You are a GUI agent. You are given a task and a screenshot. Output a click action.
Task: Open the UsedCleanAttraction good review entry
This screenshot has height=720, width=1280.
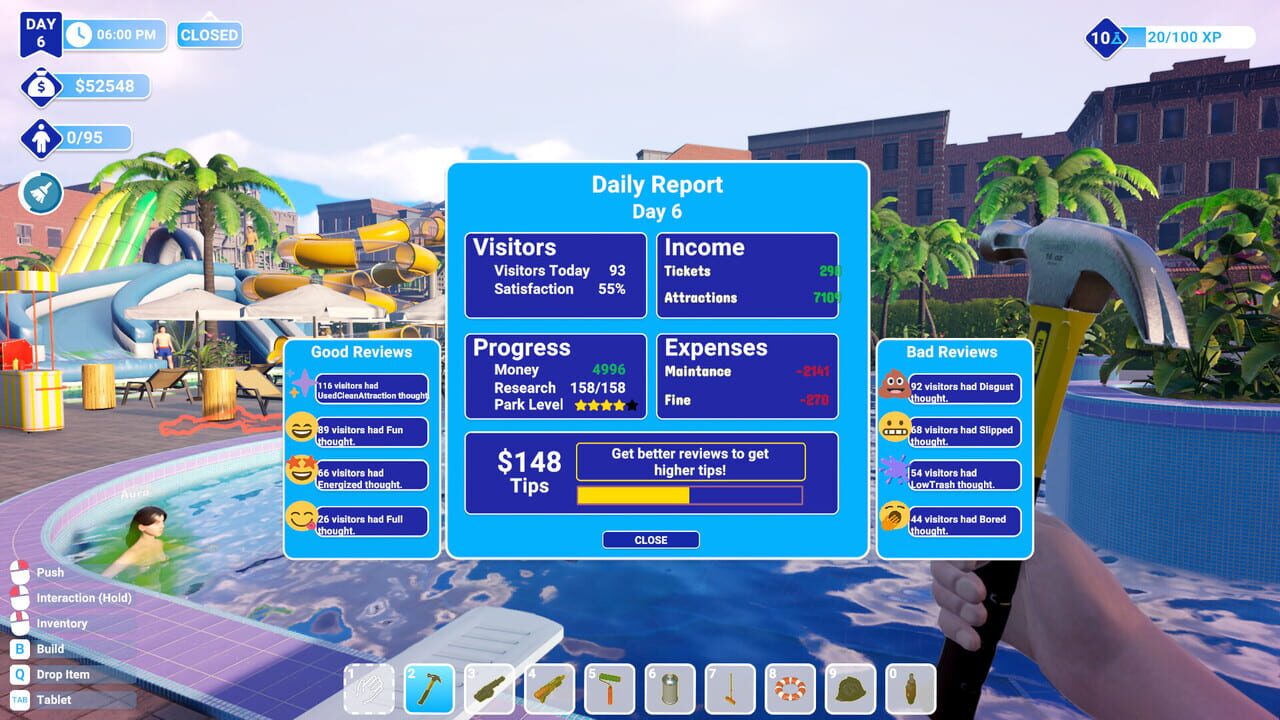pos(371,390)
